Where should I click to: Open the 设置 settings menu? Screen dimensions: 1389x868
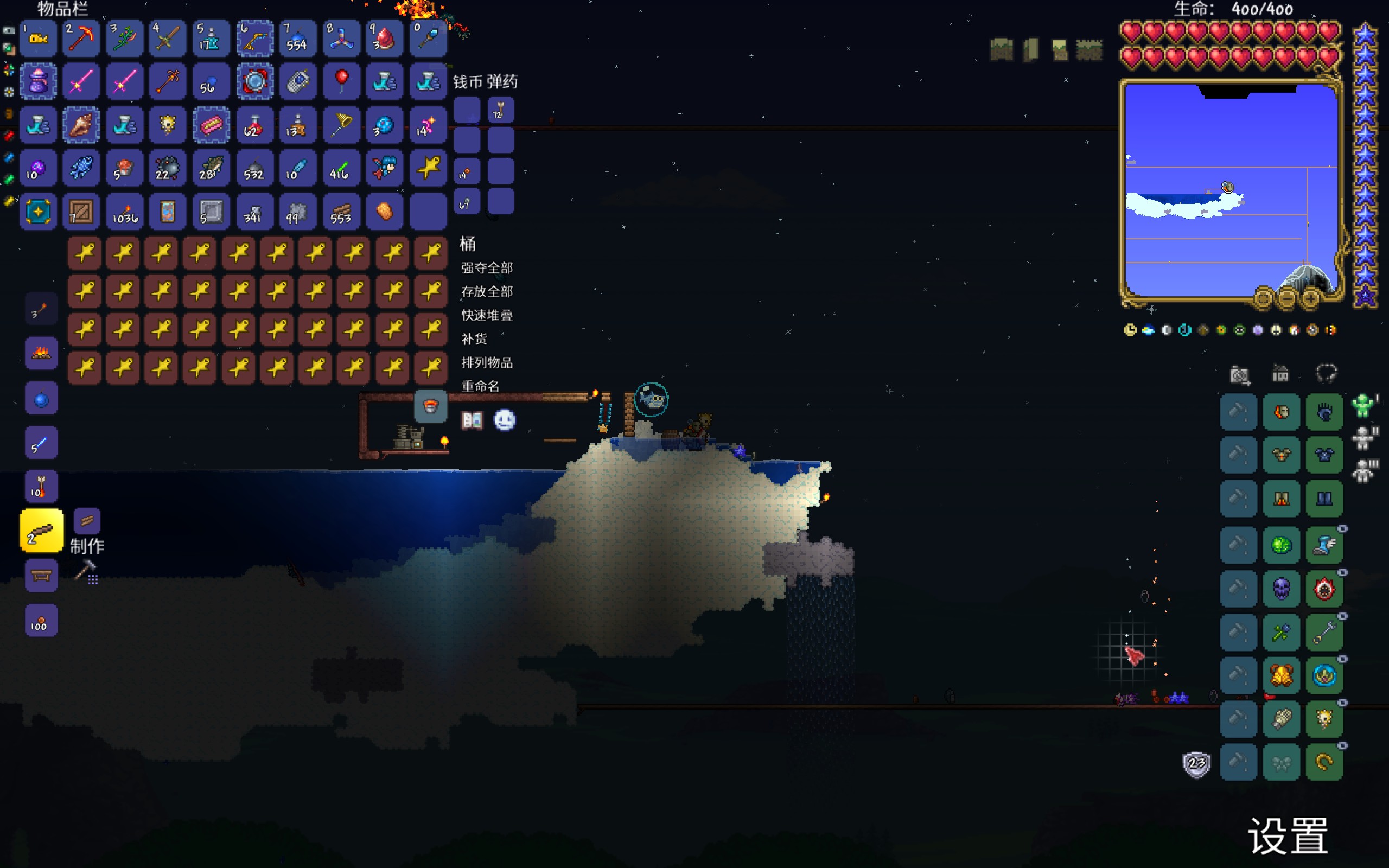coord(1288,836)
